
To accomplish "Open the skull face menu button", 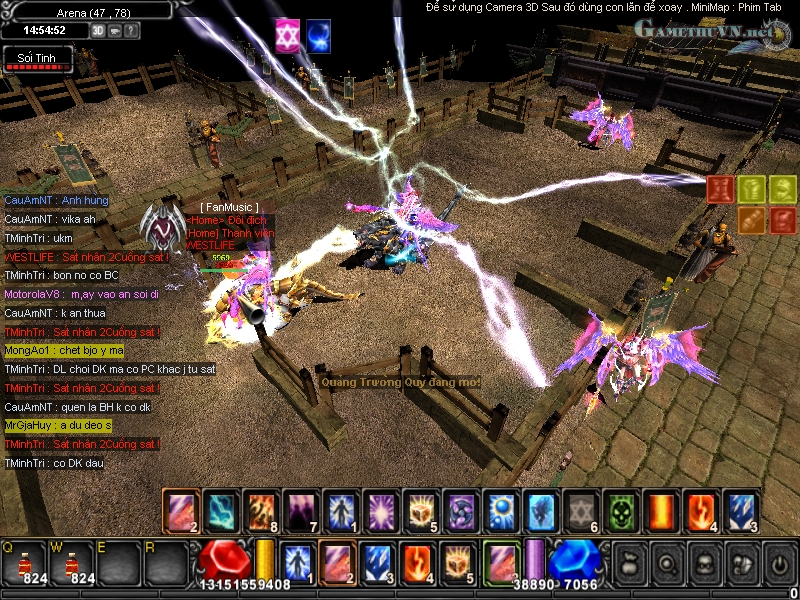I will (x=704, y=562).
